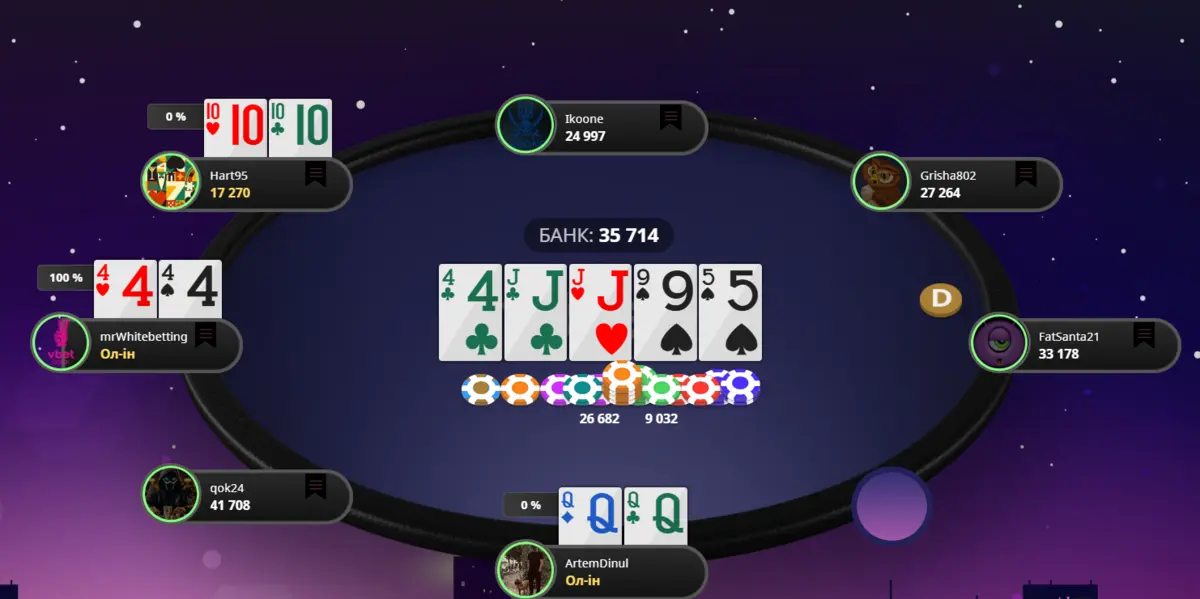Open ArtemDinul's note icon
This screenshot has width=1200, height=599.
(x=670, y=561)
